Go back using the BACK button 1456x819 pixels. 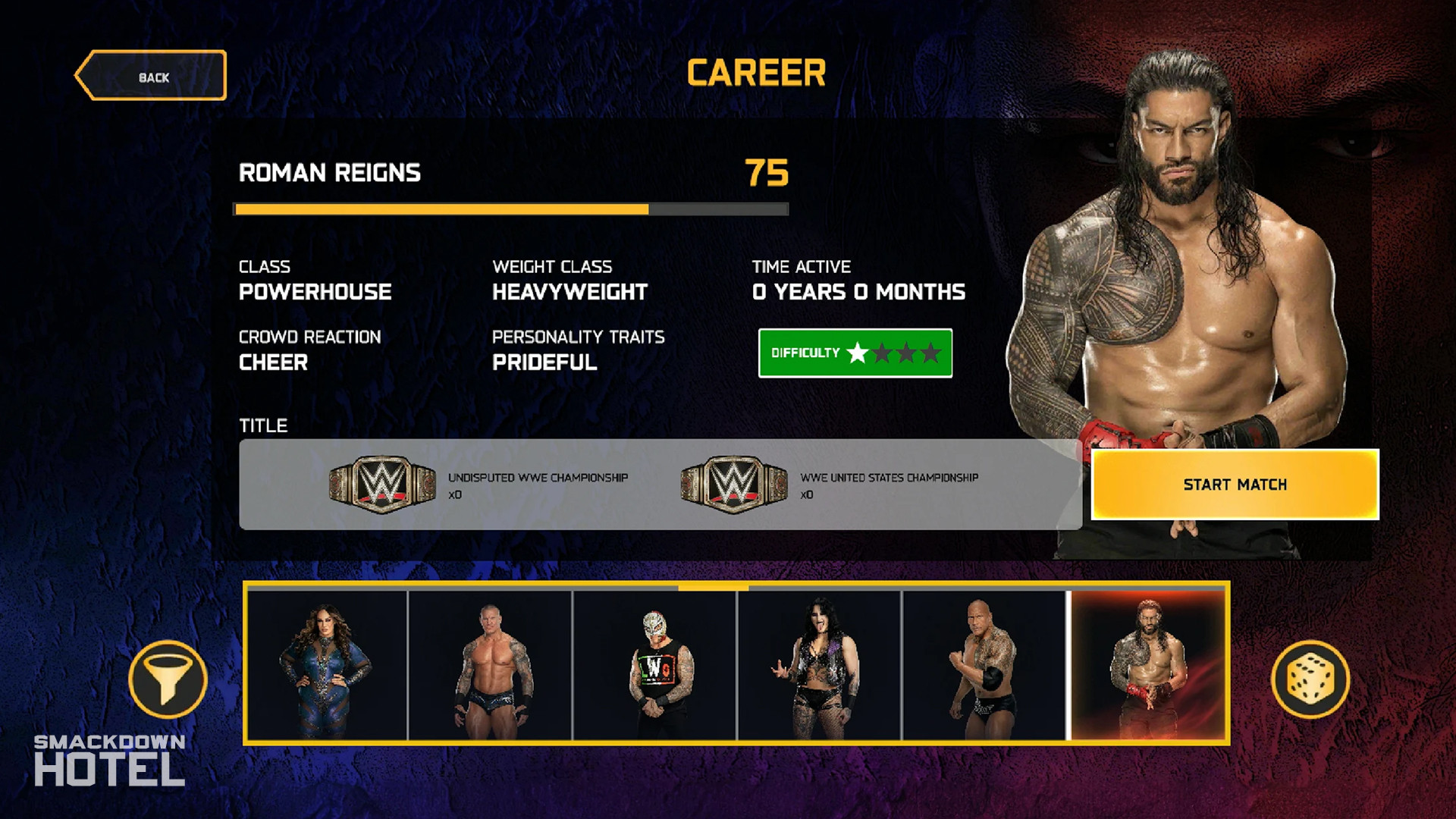pos(152,76)
